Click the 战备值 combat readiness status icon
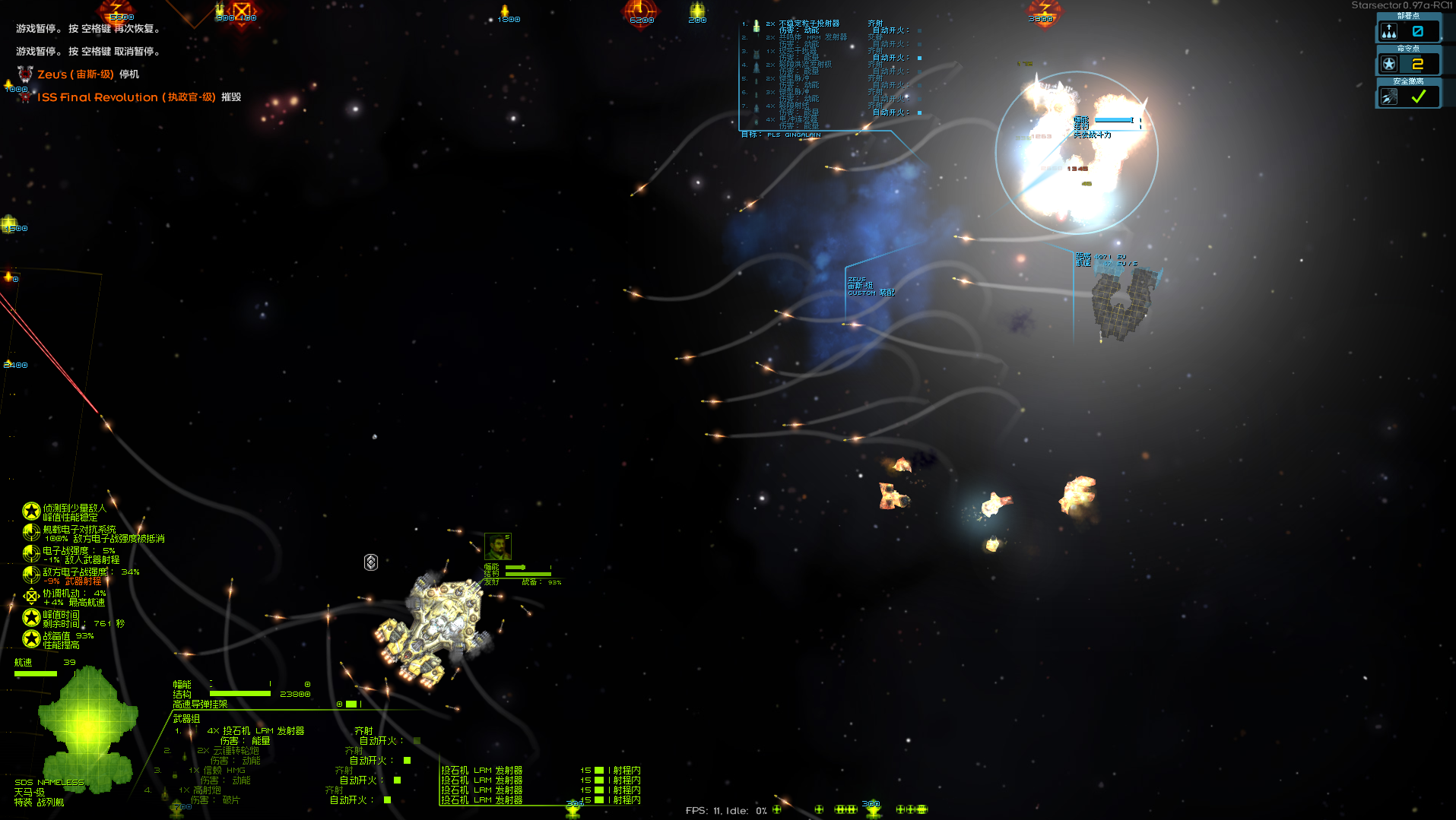Viewport: 1456px width, 820px height. pyautogui.click(x=31, y=639)
